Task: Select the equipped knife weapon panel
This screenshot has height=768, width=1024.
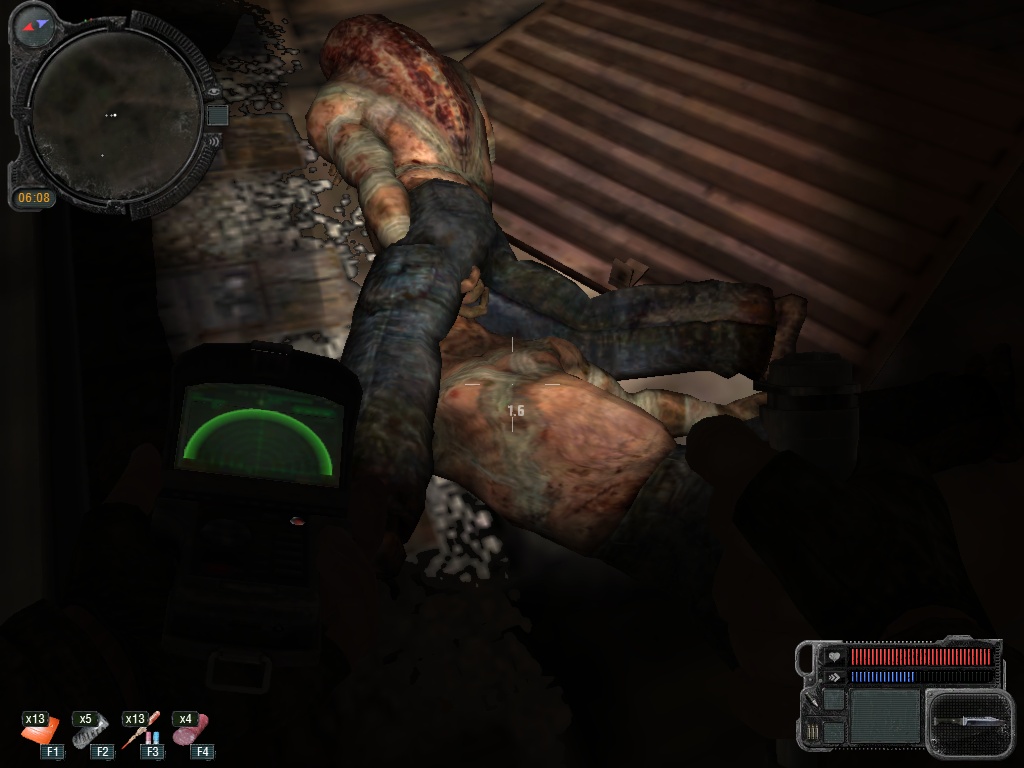Action: coord(964,722)
